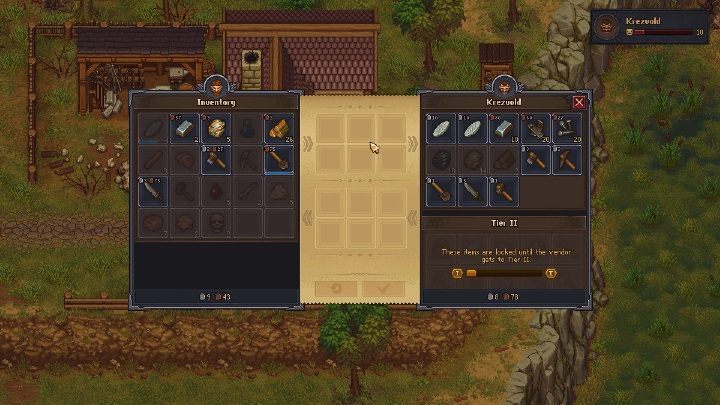
Task: Select the sword in your Inventory
Action: tap(152, 191)
